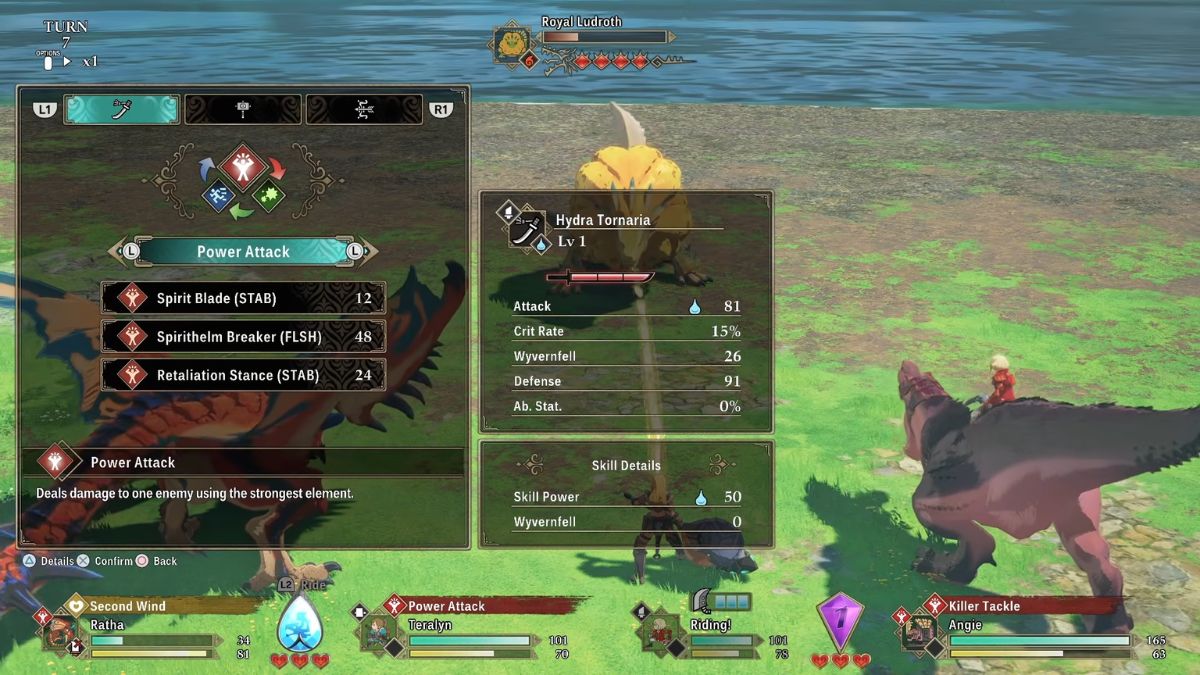Viewport: 1200px width, 675px height.
Task: Target the Royal Ludroth enemy portrait
Action: (x=510, y=45)
